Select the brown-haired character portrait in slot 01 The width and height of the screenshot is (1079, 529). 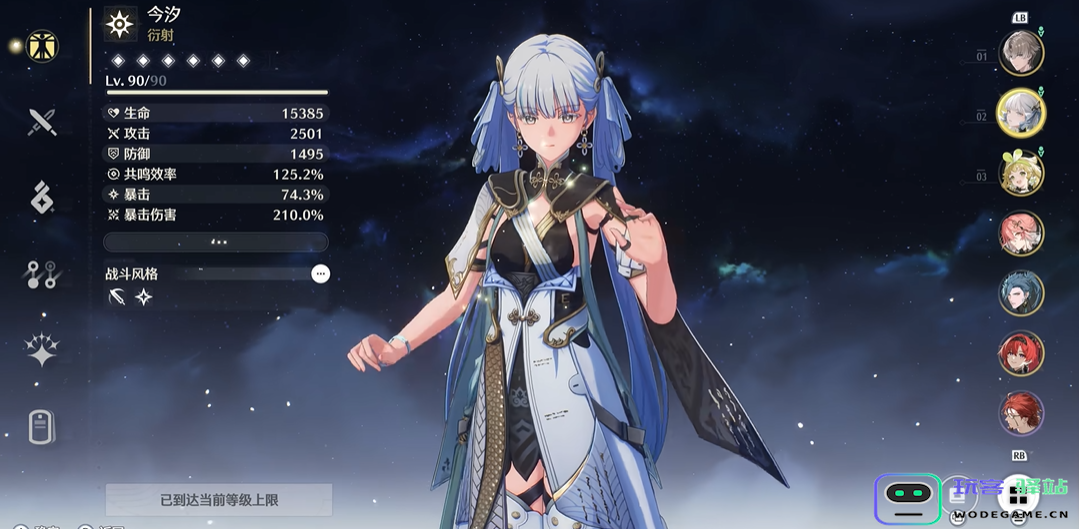point(1021,53)
